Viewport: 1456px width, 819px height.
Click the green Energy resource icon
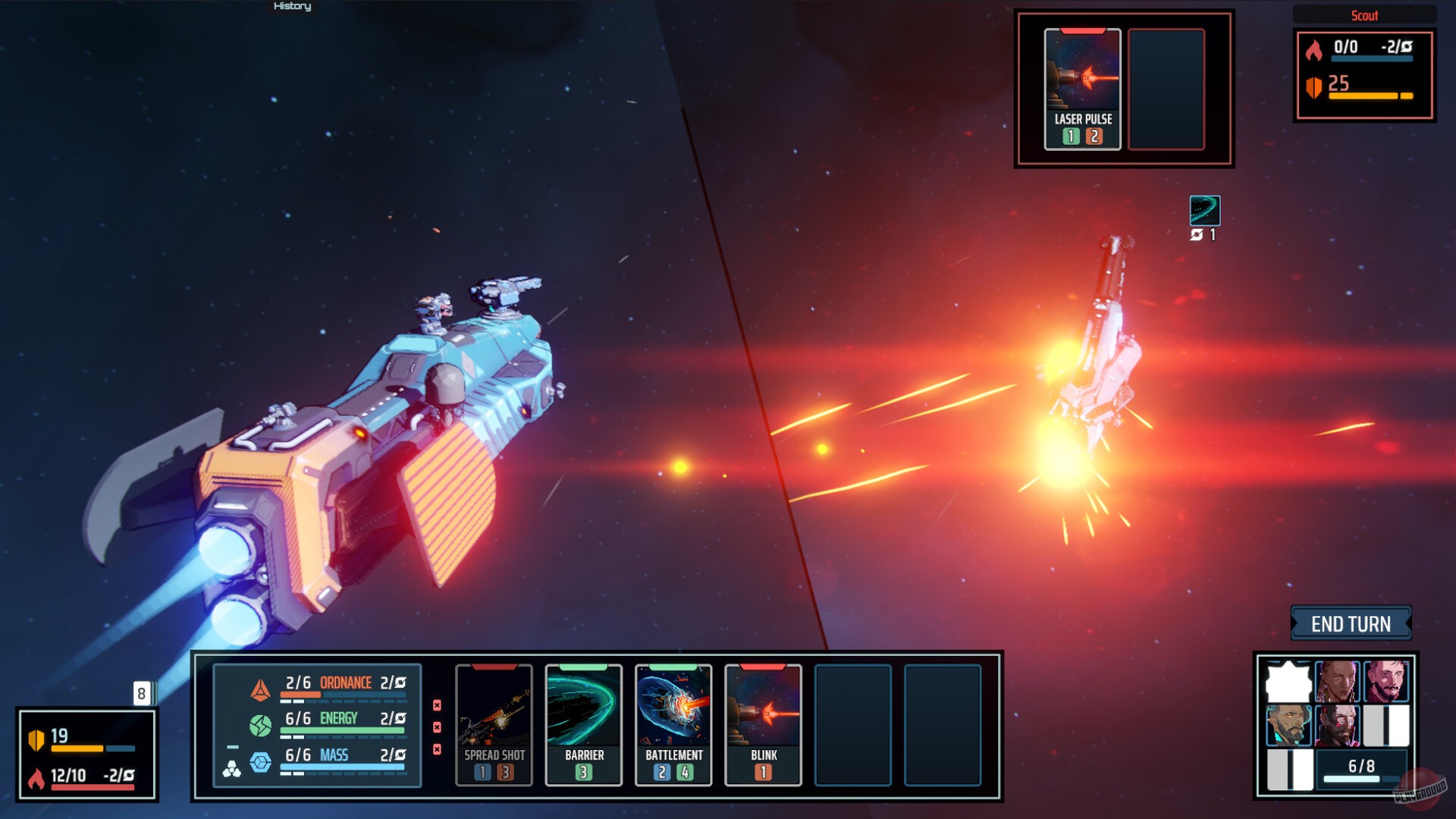click(260, 726)
